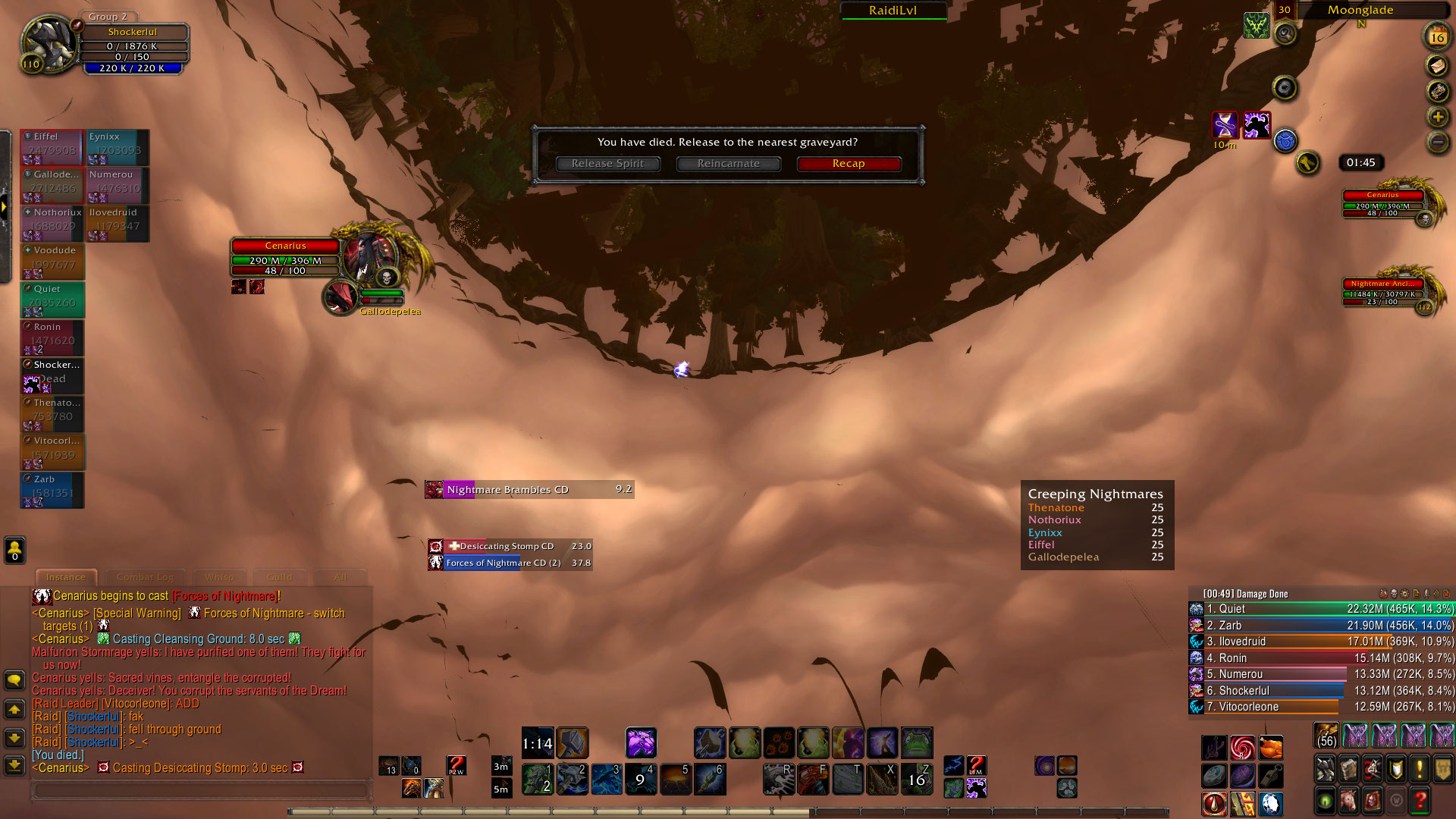
Task: Switch to the Combat Log chat tab
Action: (x=145, y=577)
